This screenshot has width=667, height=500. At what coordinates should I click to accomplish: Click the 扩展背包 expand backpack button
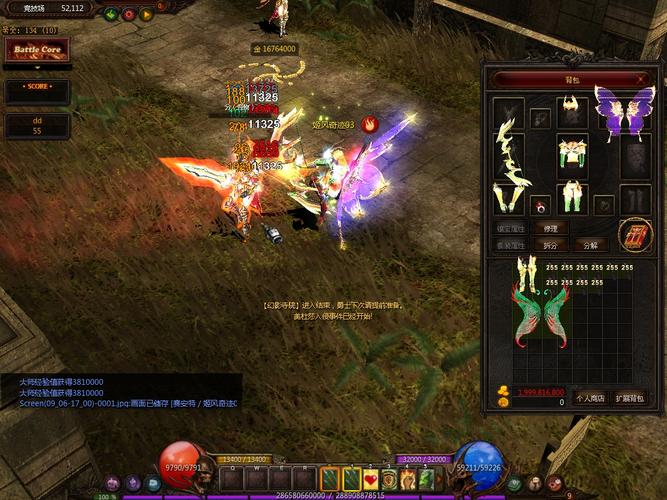[629, 399]
